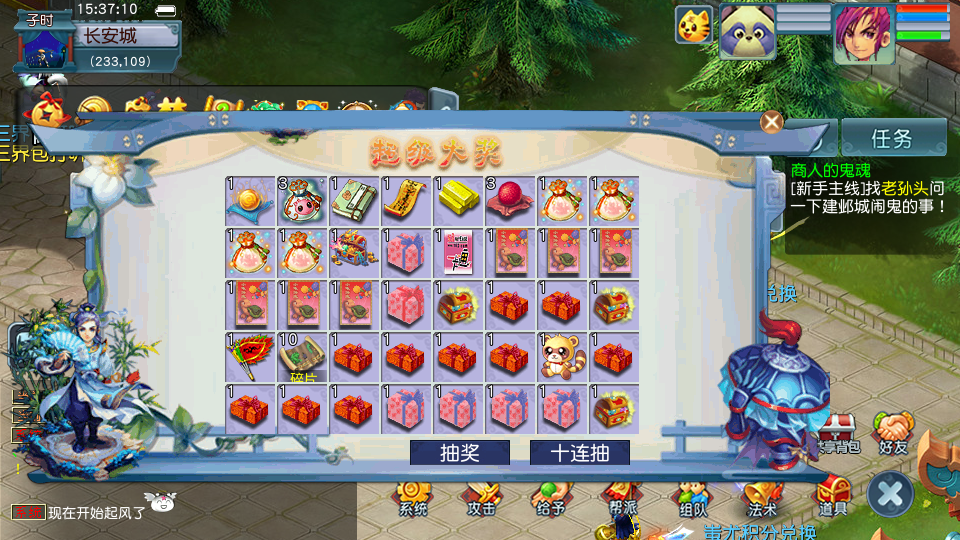Click the round X collapse button
The image size is (960, 540).
pyautogui.click(x=890, y=494)
